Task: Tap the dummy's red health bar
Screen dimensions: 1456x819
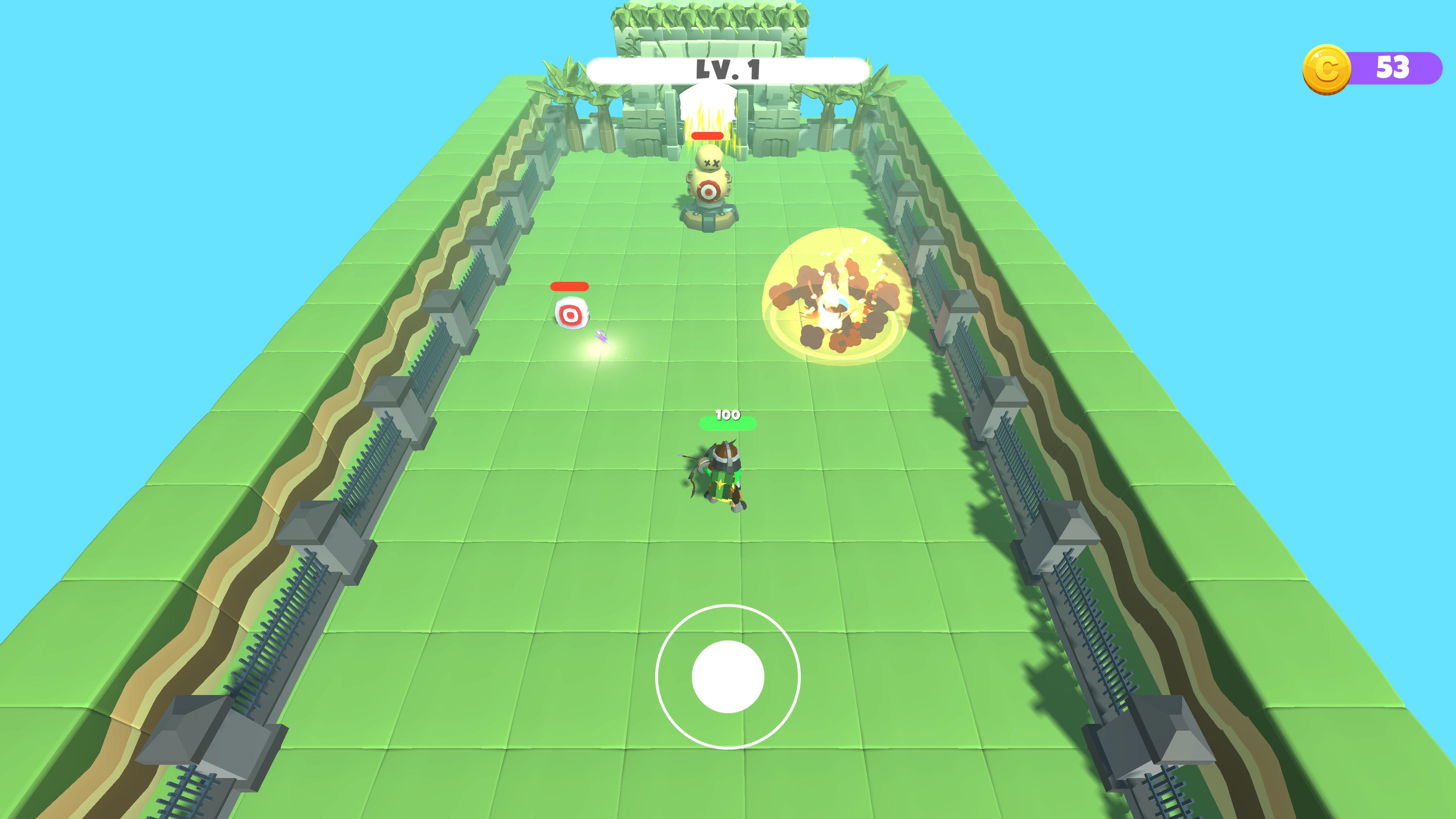Action: click(x=707, y=136)
